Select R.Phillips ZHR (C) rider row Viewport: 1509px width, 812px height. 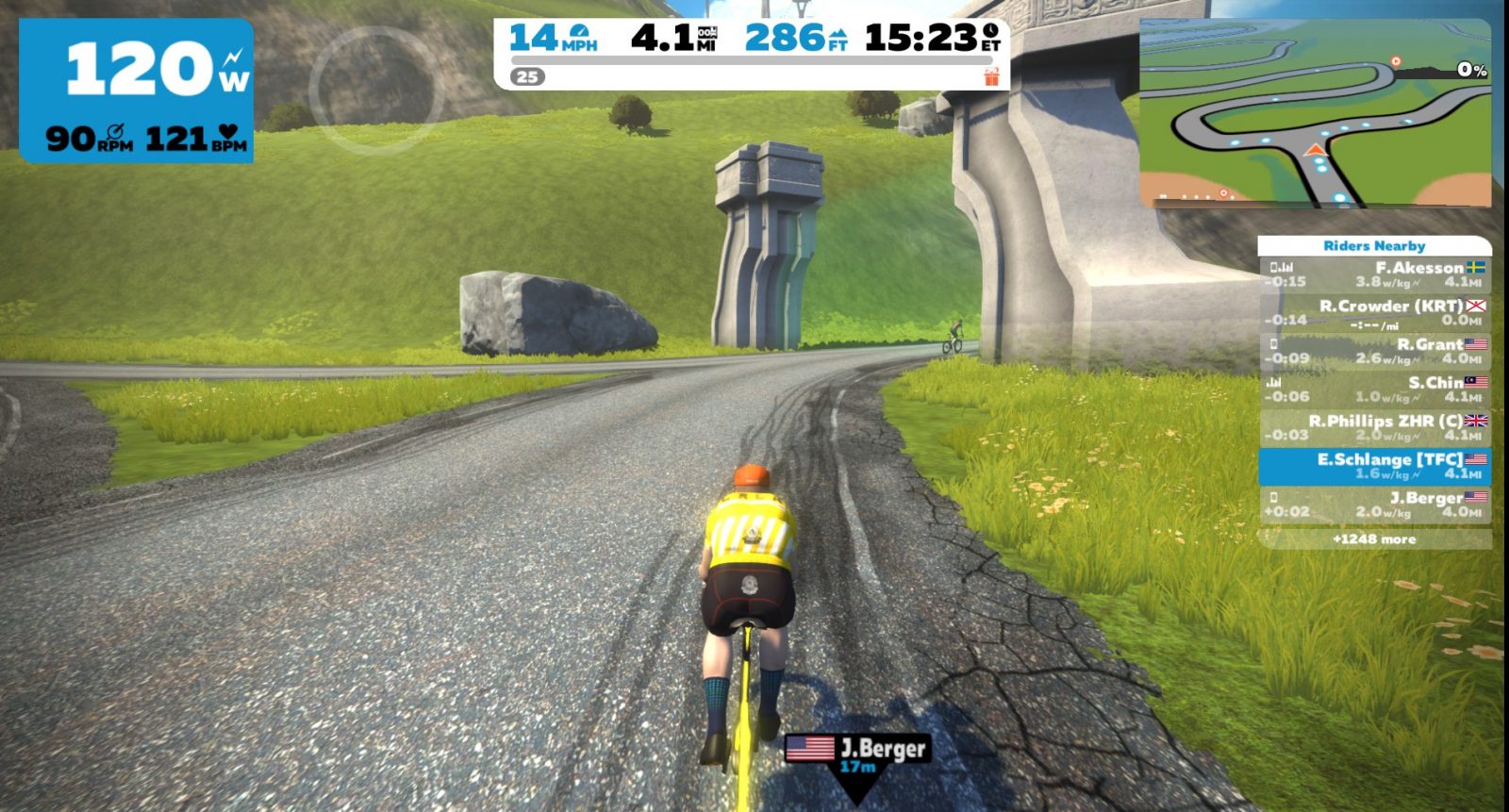(1375, 427)
